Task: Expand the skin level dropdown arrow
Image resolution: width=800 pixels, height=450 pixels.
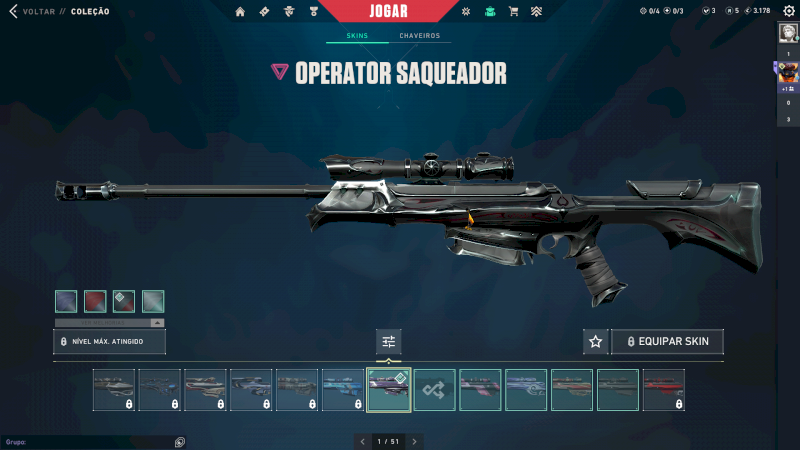Action: pos(157,323)
